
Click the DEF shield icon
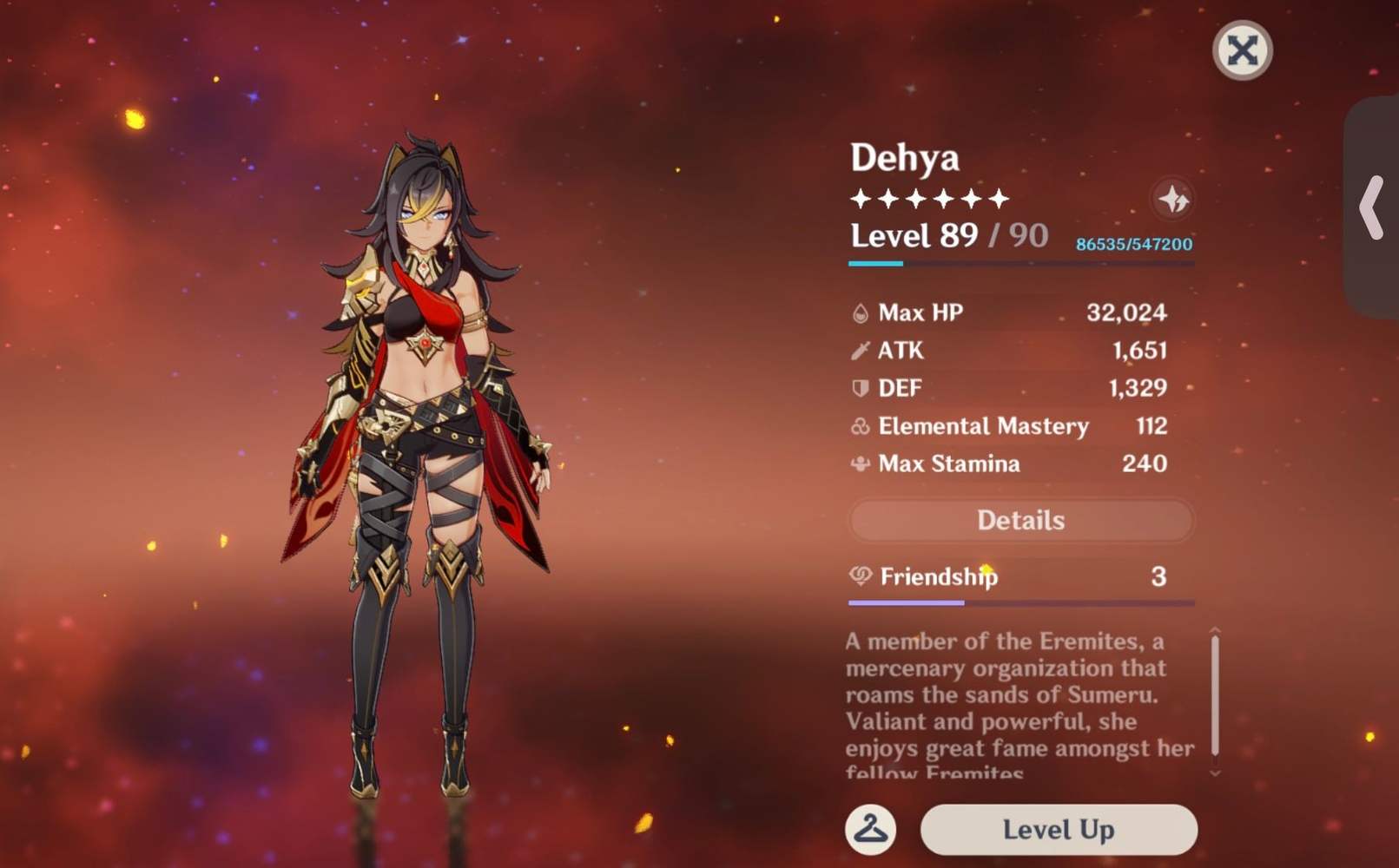[859, 388]
